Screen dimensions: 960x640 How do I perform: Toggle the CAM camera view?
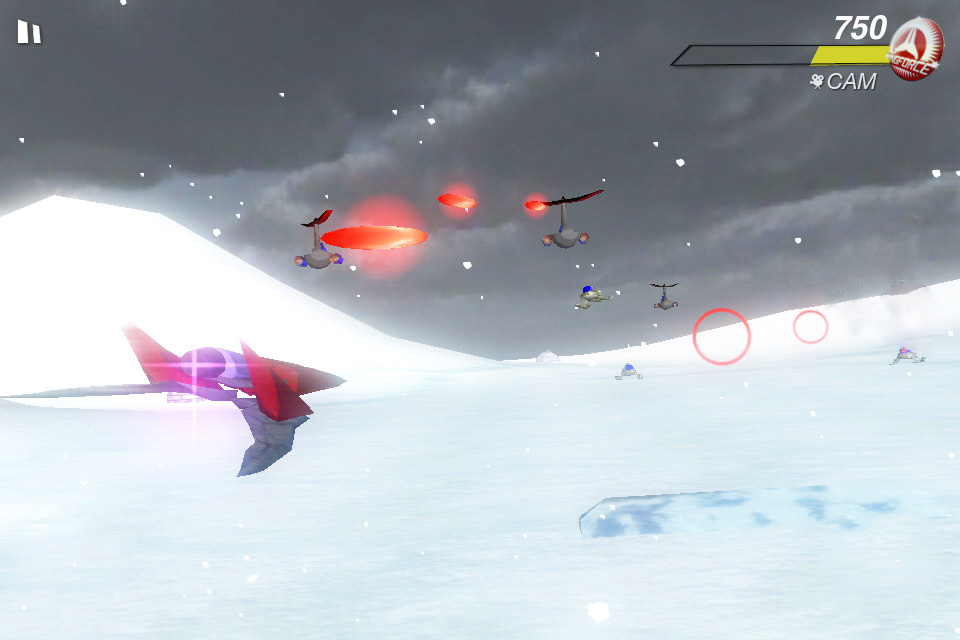click(x=843, y=82)
